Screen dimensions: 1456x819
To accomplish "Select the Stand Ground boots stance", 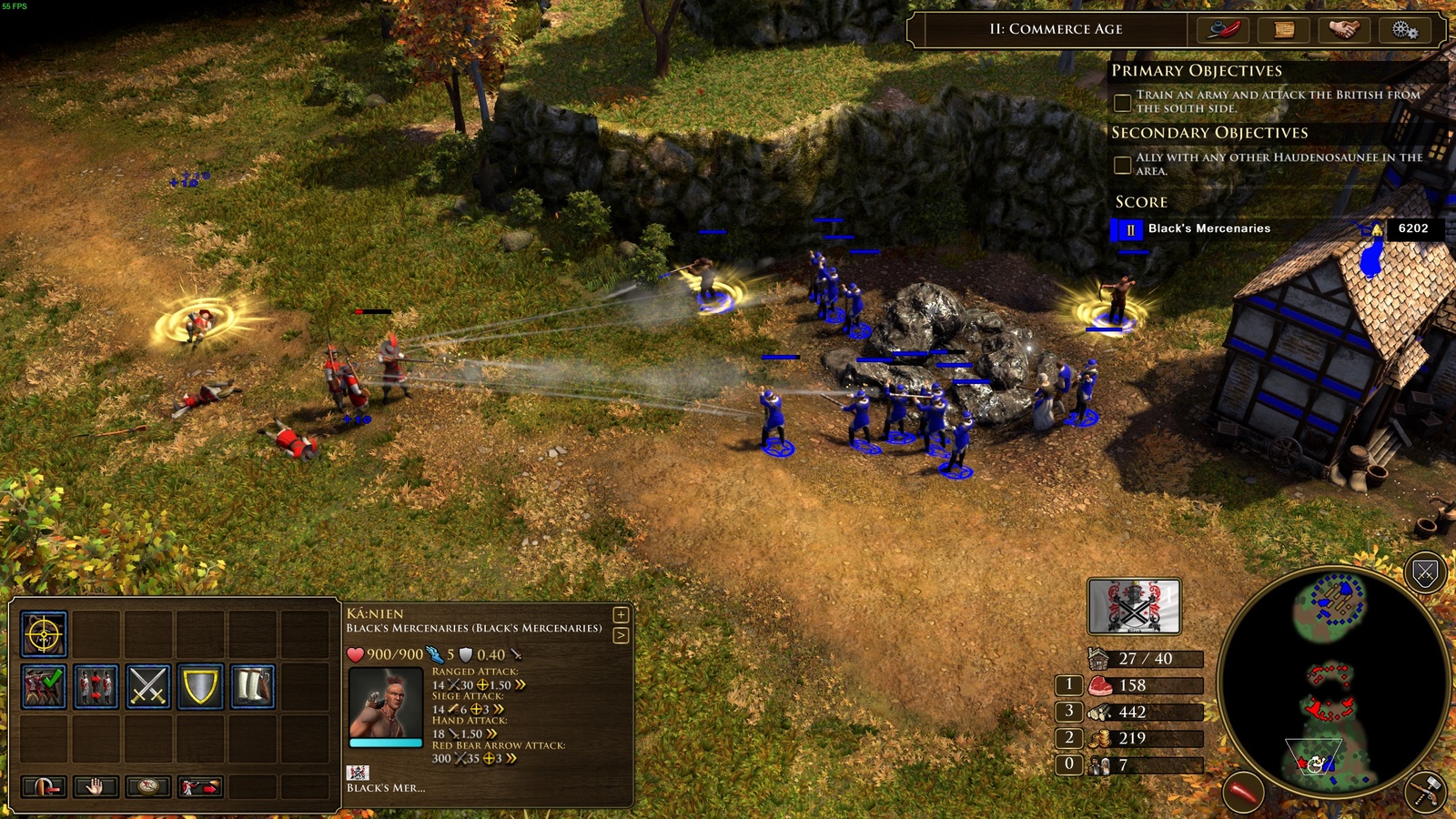I will click(253, 686).
